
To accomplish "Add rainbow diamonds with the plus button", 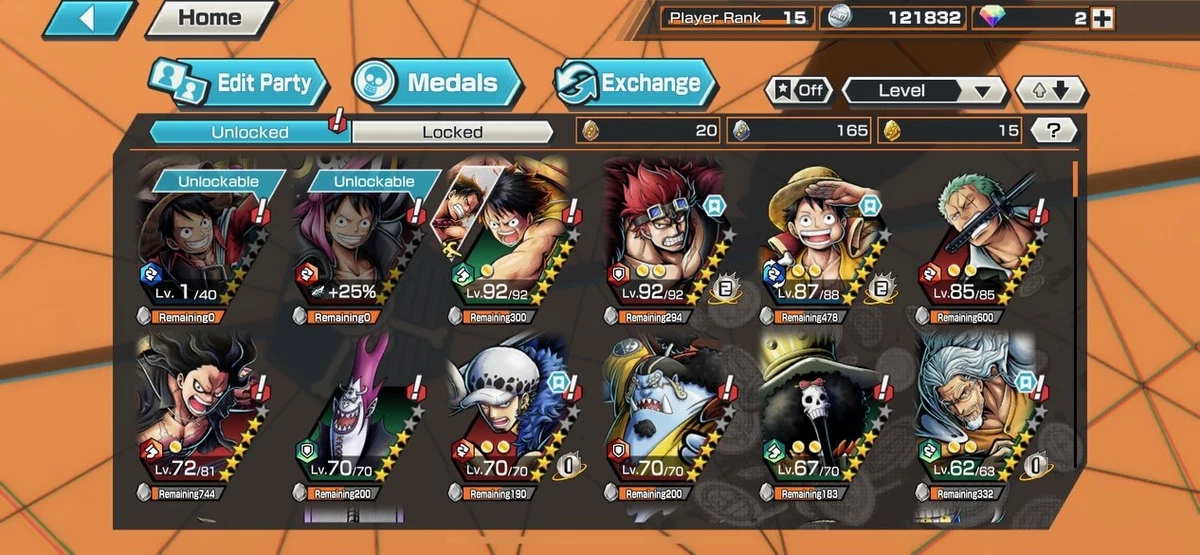I will [1101, 18].
